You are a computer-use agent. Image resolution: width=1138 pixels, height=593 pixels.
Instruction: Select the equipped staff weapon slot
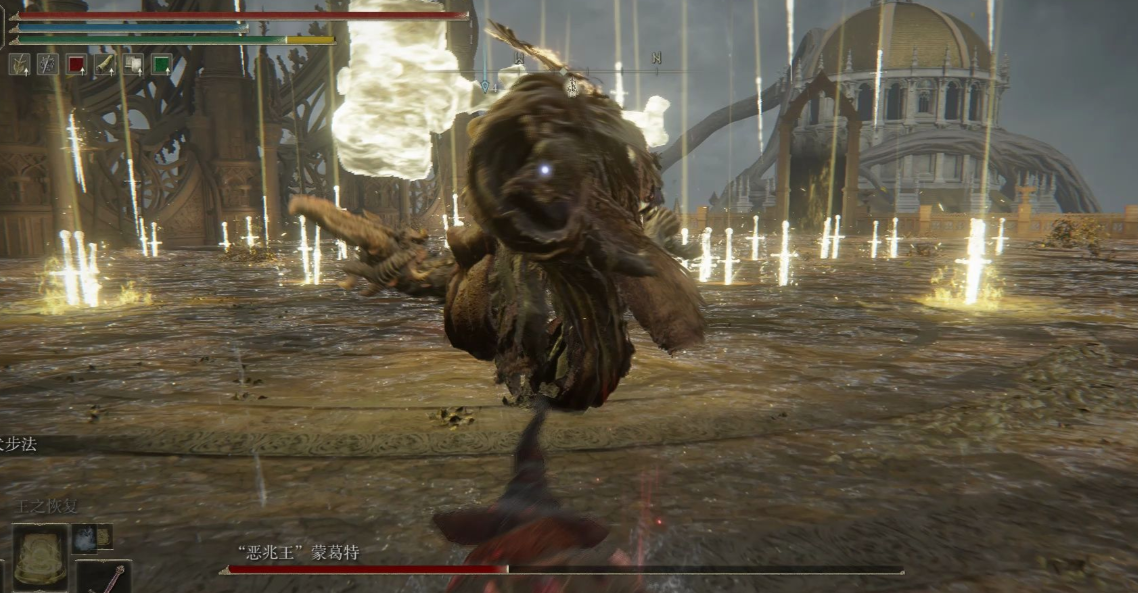pyautogui.click(x=104, y=577)
